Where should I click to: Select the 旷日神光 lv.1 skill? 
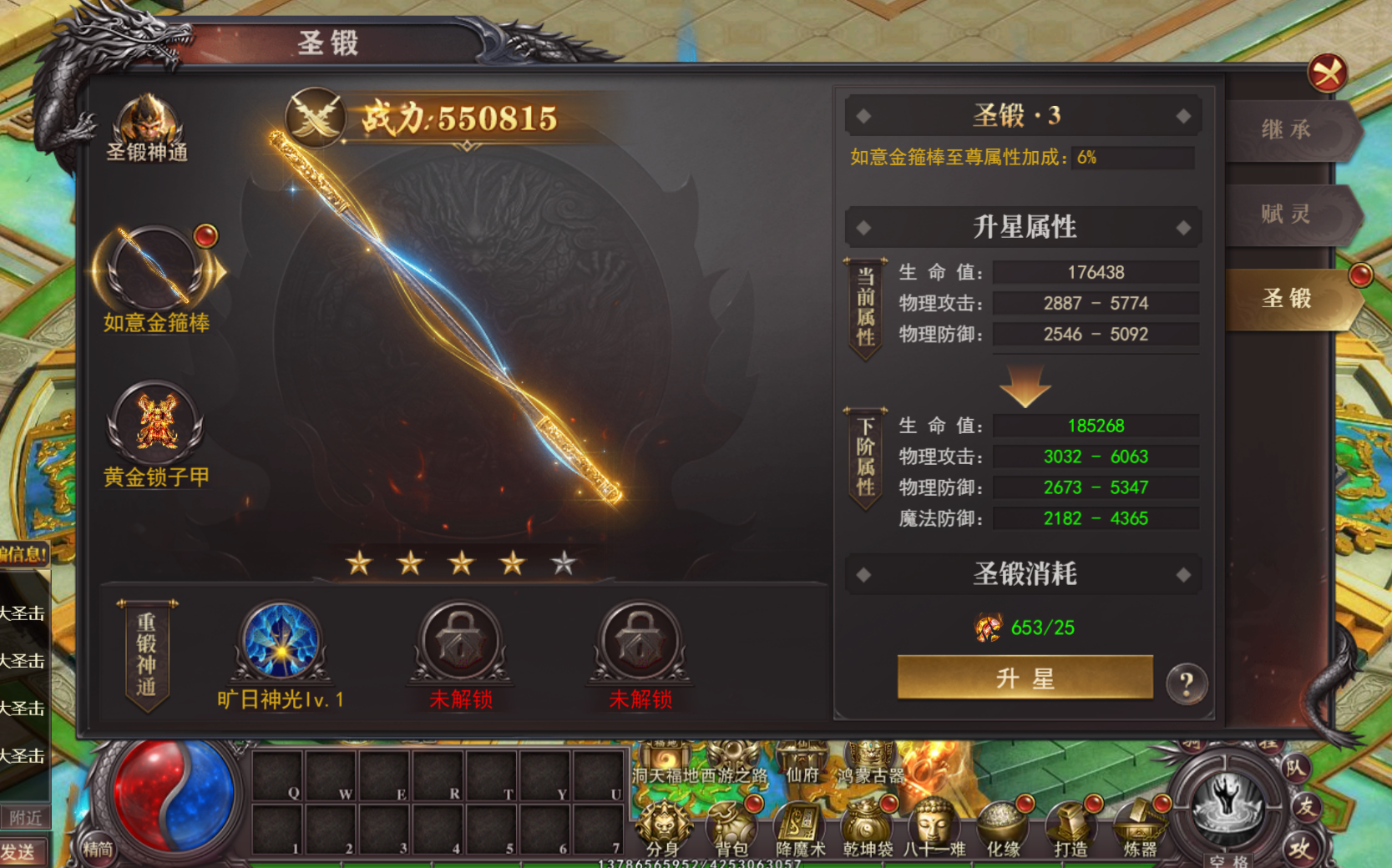(281, 641)
